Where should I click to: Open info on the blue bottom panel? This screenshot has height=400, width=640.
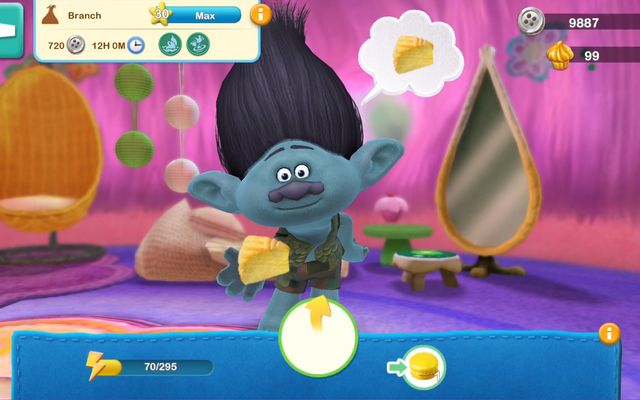(x=608, y=333)
